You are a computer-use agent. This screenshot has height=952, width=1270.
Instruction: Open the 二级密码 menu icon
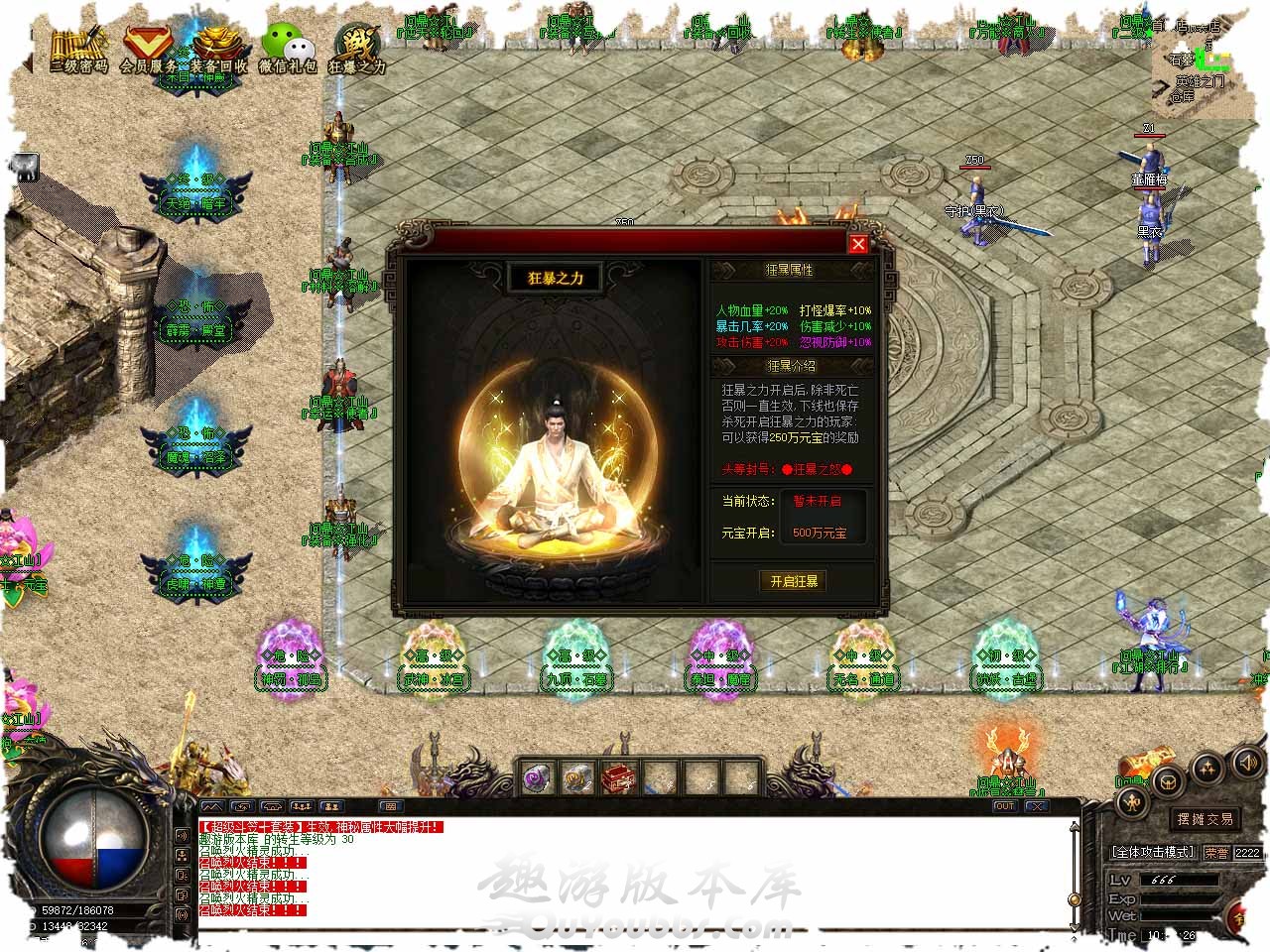78,50
